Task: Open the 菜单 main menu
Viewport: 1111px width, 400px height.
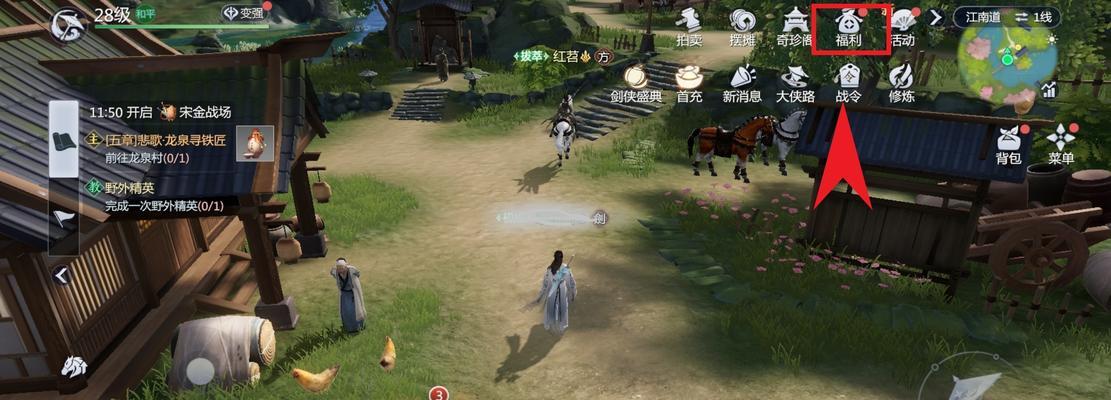Action: [x=1061, y=146]
